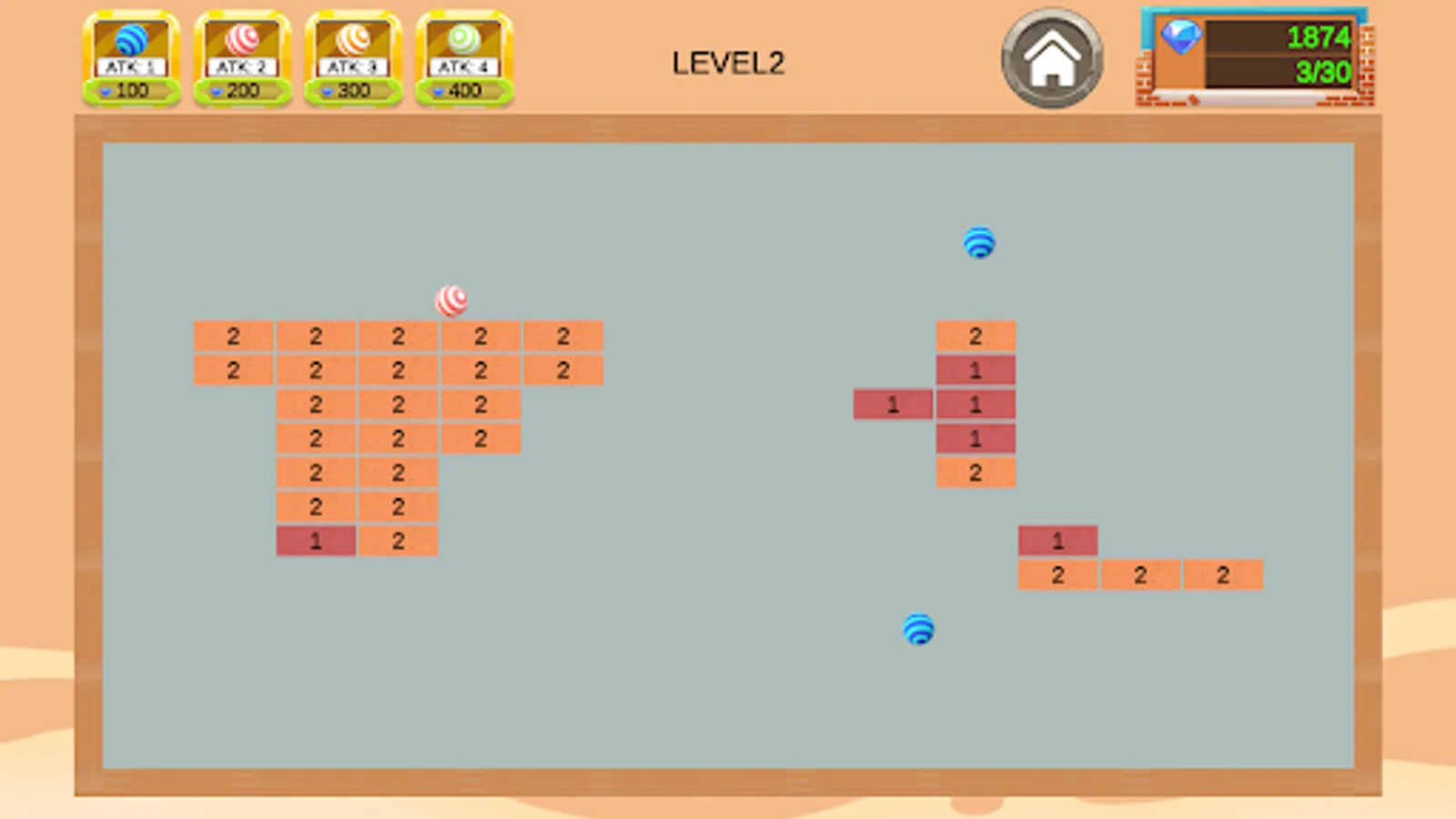Click the red brick labeled 1 in left cluster
The image size is (1456, 819).
316,541
